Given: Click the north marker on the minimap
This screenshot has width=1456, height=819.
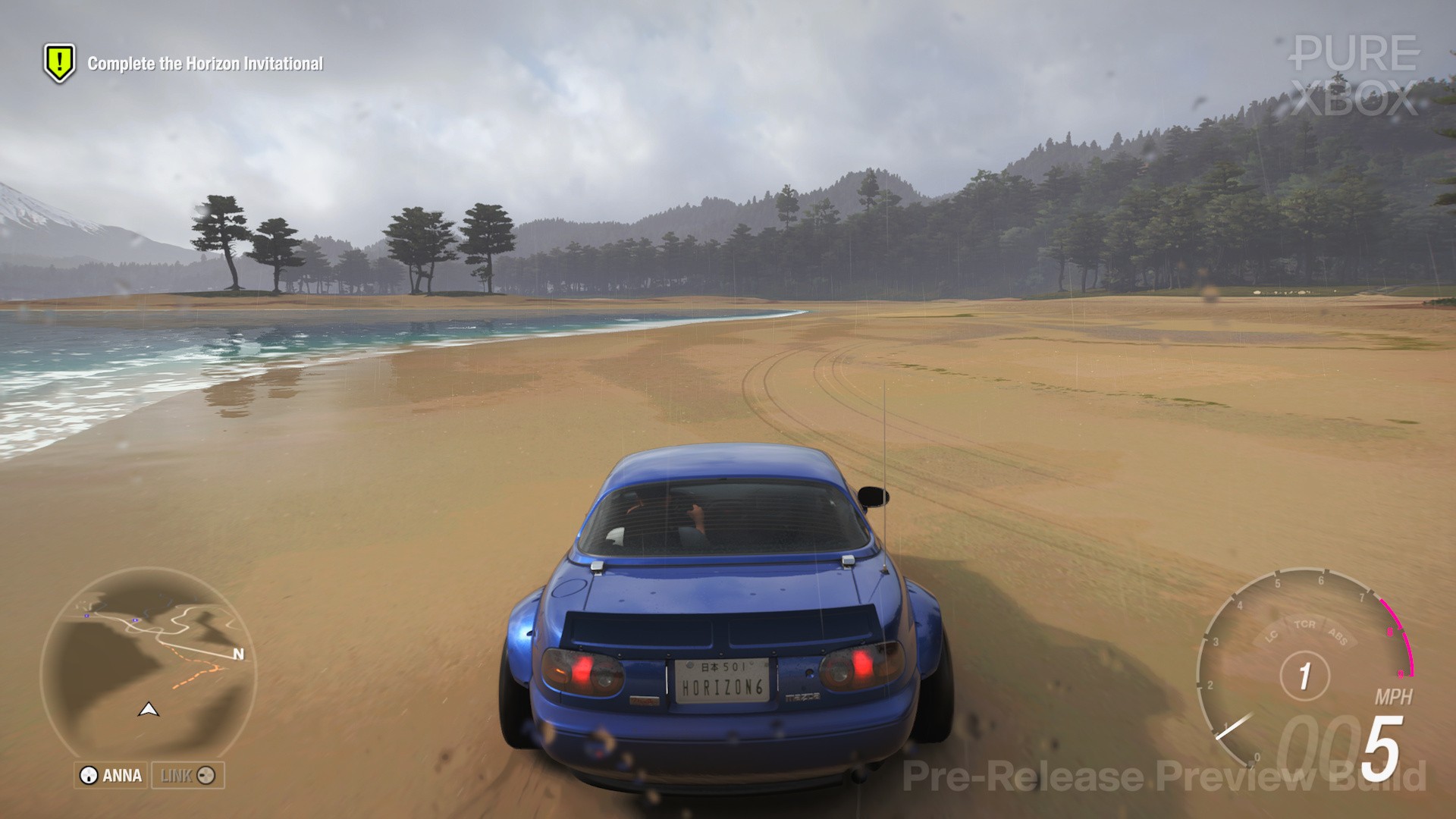Looking at the screenshot, I should tap(238, 654).
